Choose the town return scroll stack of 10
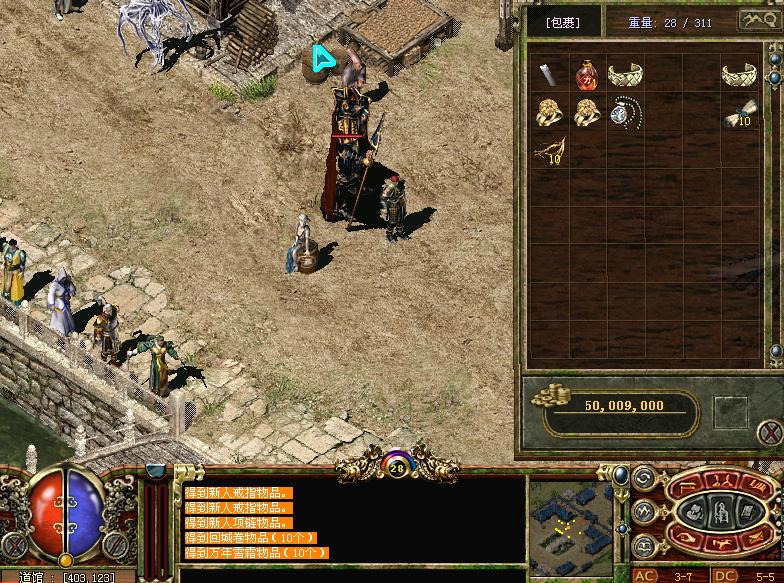Viewport: 784px width, 583px height. 738,116
